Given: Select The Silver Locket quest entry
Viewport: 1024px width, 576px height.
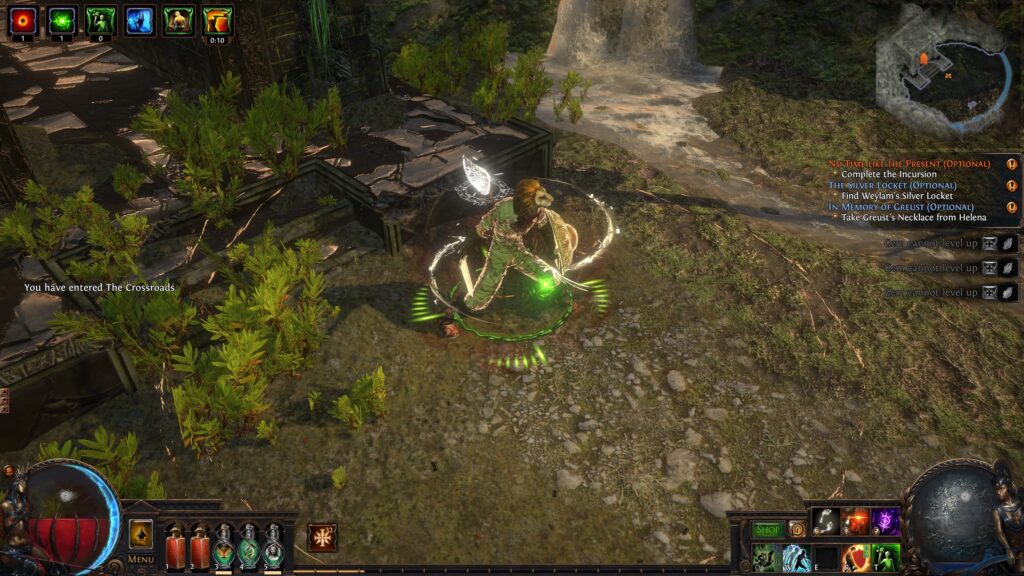Looking at the screenshot, I should click(x=892, y=186).
